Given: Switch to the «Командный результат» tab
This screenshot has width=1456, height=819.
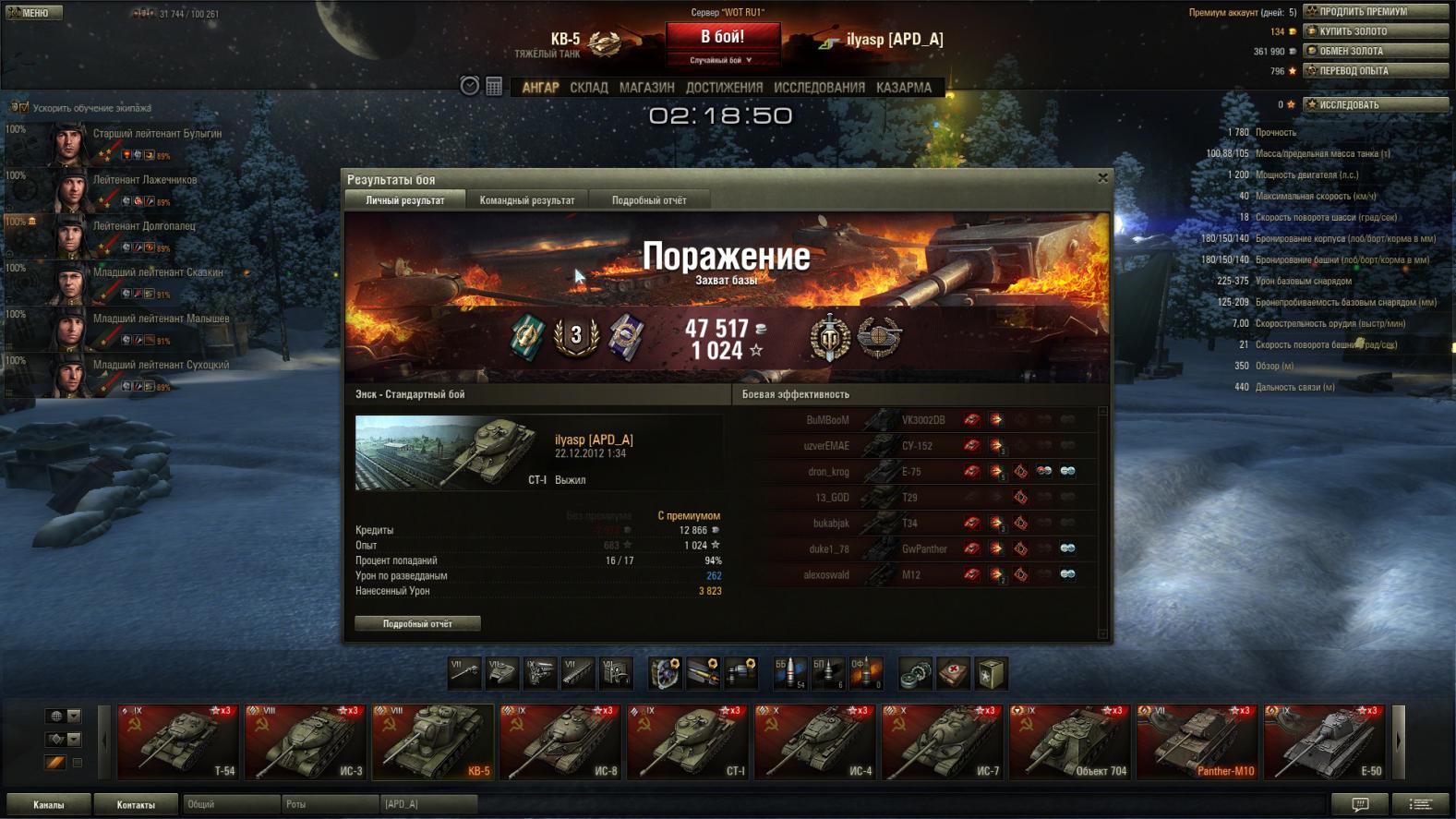Looking at the screenshot, I should point(526,200).
